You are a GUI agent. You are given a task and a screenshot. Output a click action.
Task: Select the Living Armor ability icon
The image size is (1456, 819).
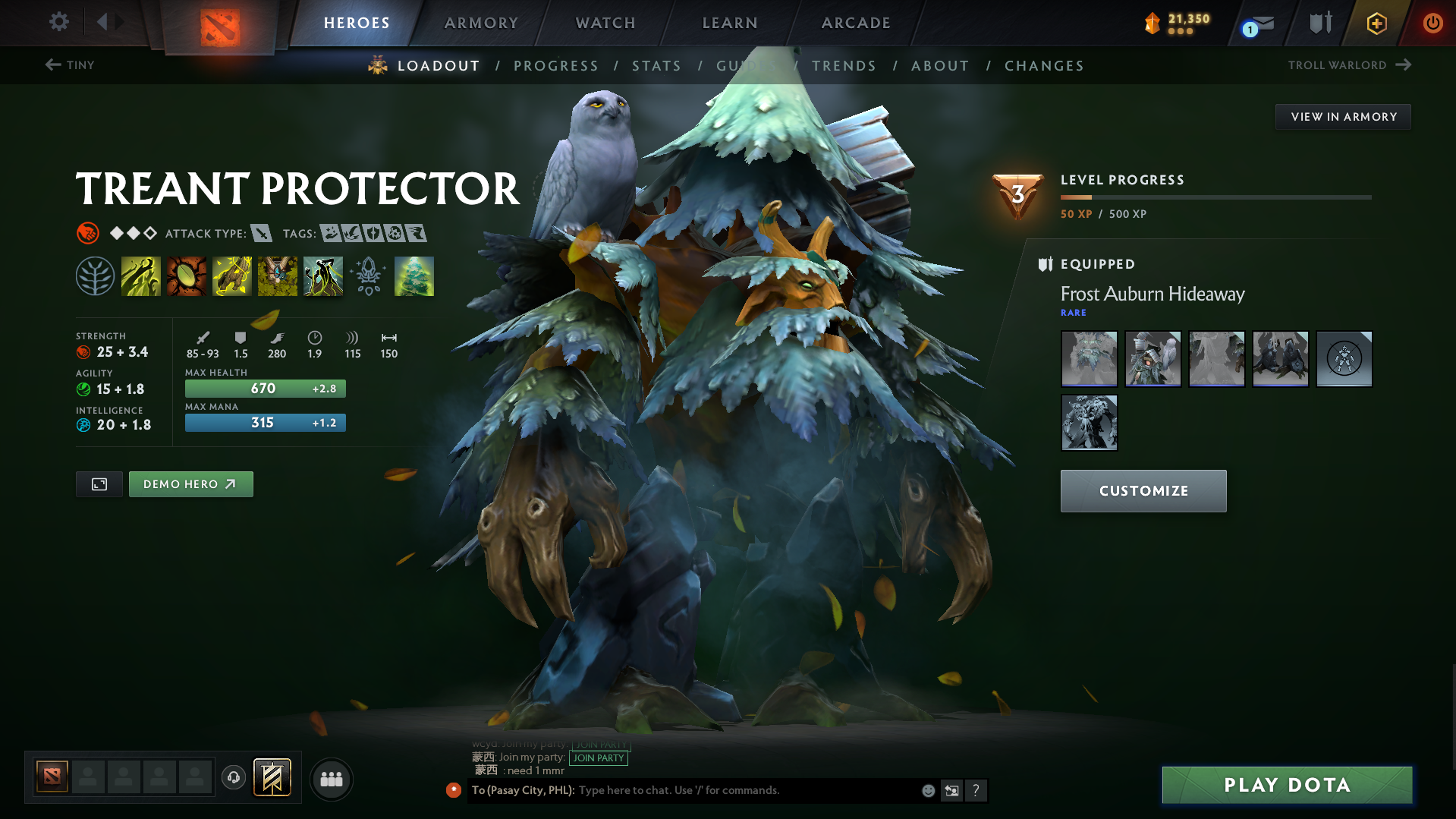232,276
